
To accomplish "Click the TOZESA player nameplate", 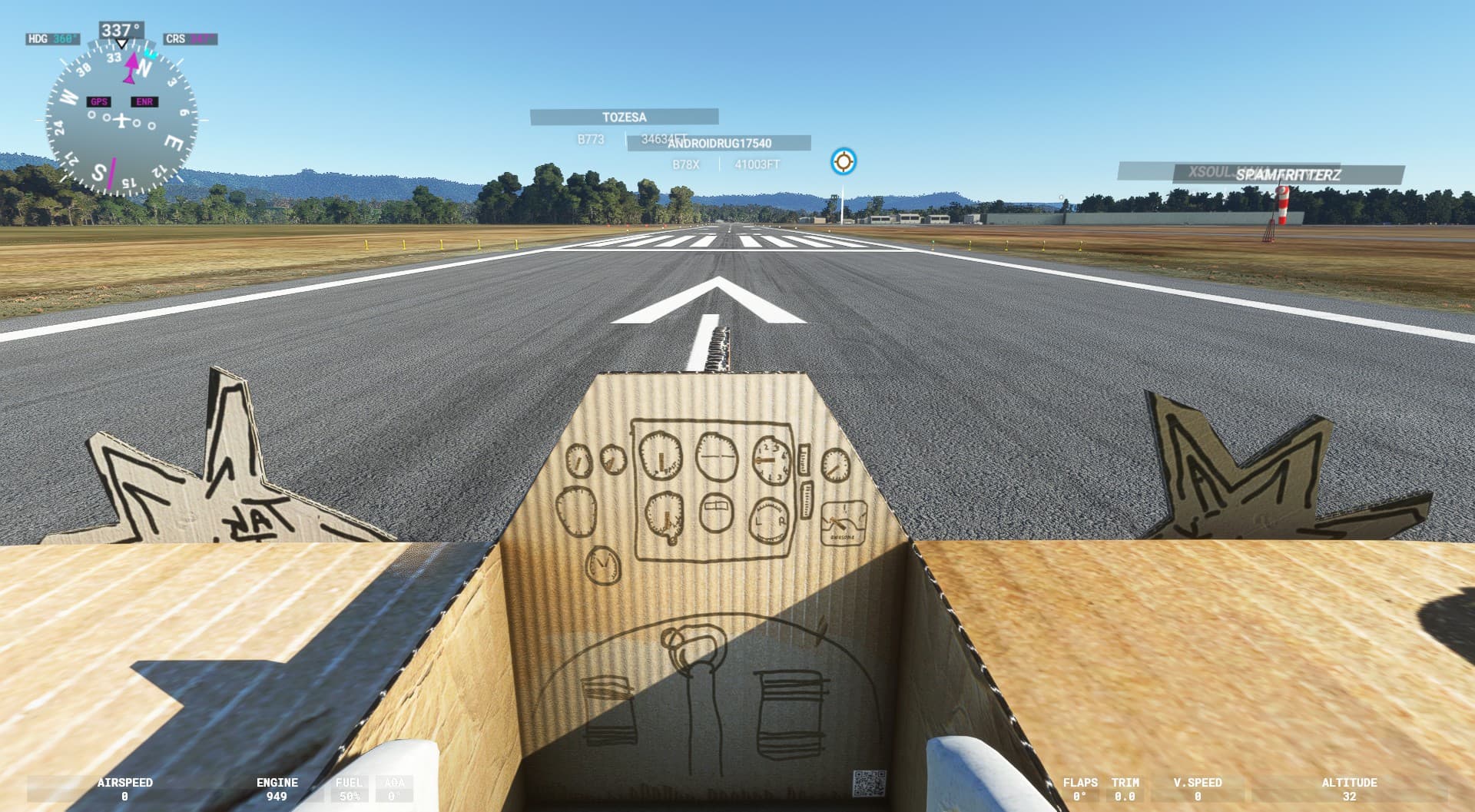I will pyautogui.click(x=624, y=117).
